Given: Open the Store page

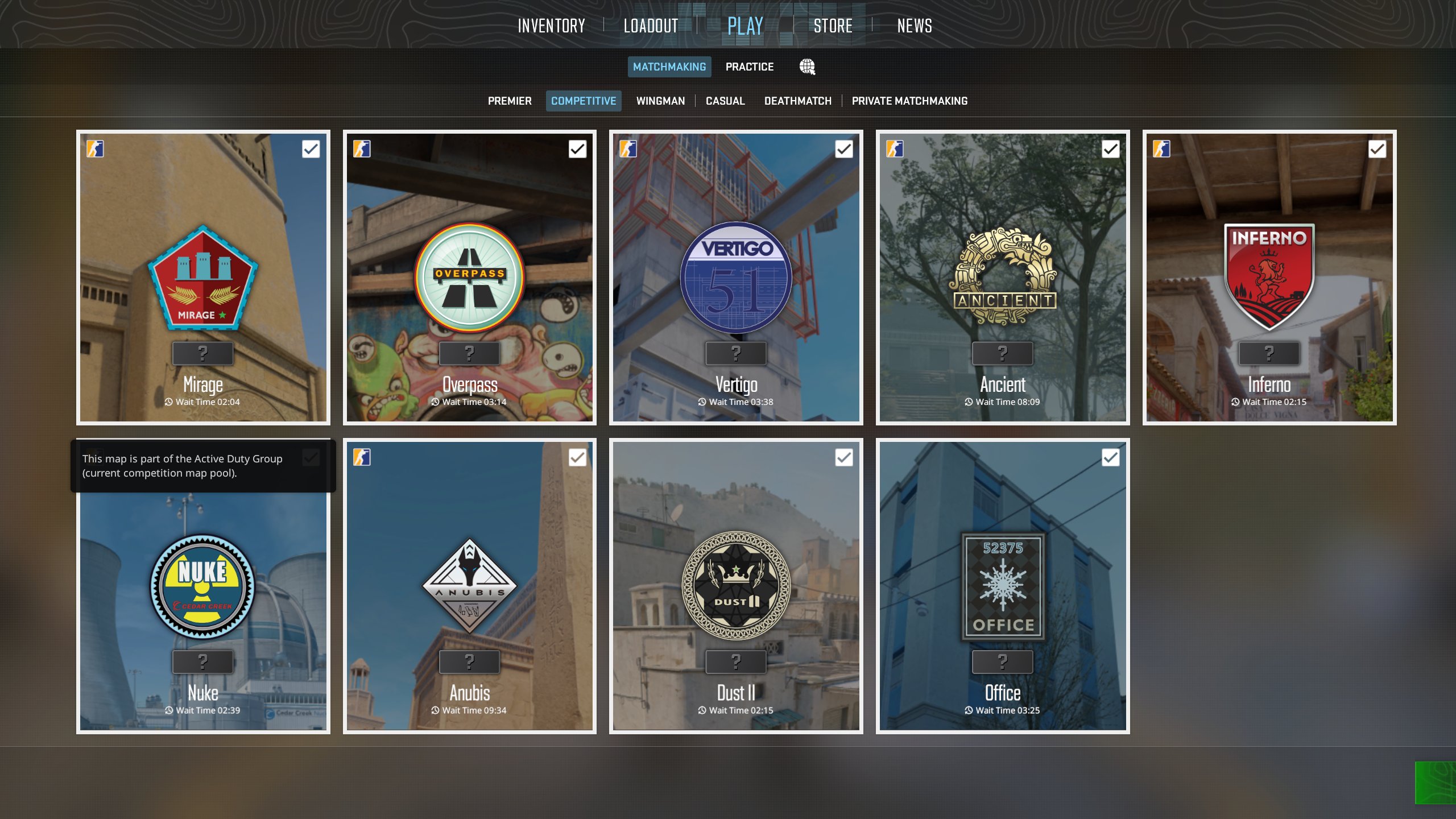Looking at the screenshot, I should (833, 26).
